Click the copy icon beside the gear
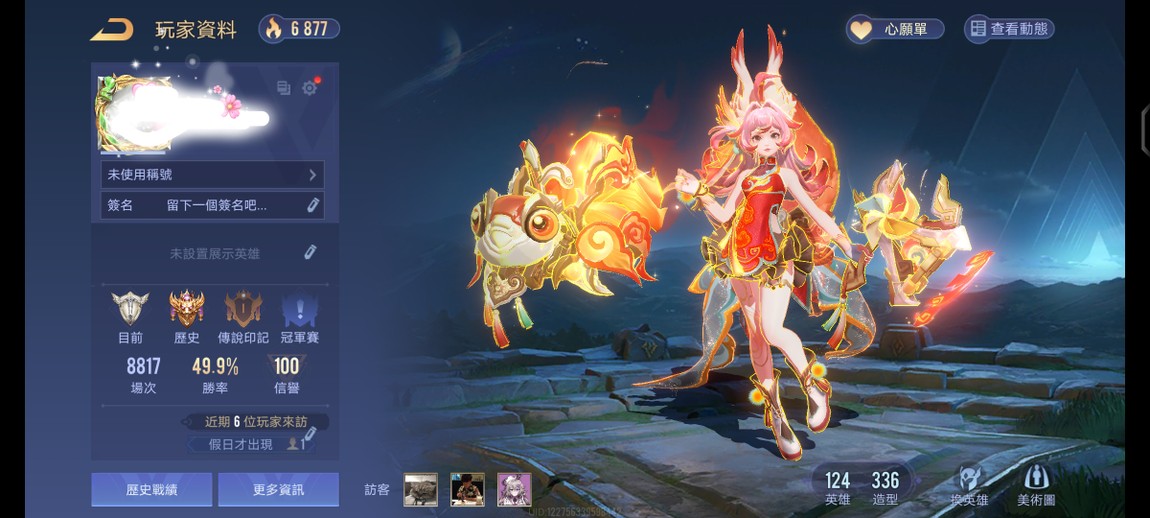 click(x=283, y=88)
